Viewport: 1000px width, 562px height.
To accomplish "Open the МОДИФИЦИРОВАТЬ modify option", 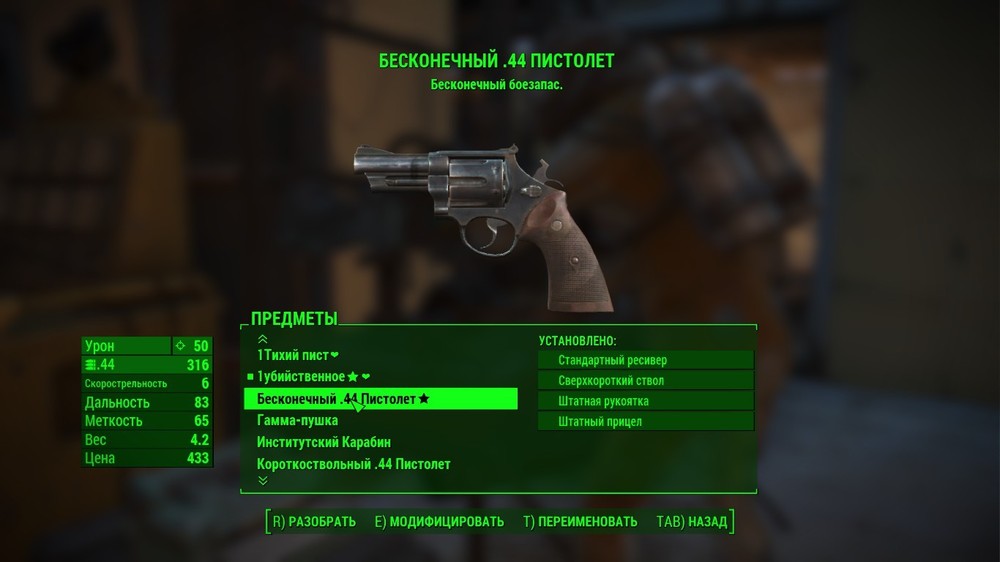I will [439, 521].
